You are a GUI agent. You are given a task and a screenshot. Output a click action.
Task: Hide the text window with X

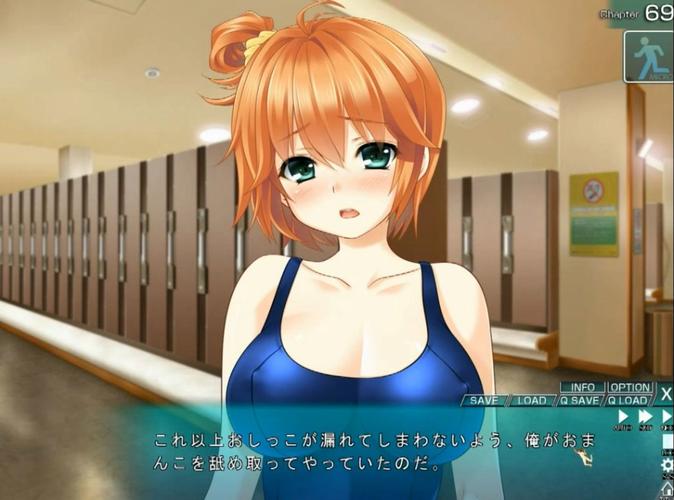click(666, 394)
